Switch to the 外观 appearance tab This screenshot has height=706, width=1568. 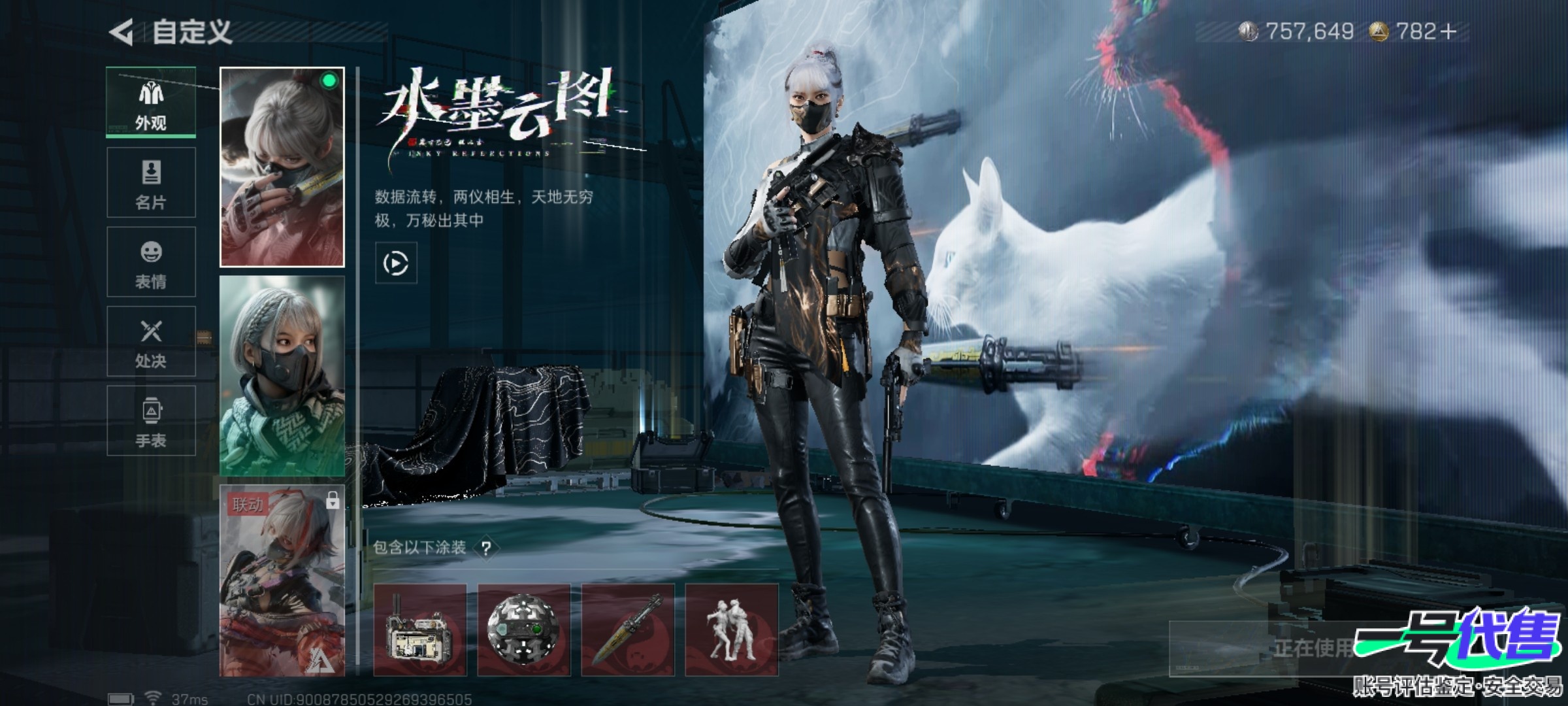coord(151,103)
